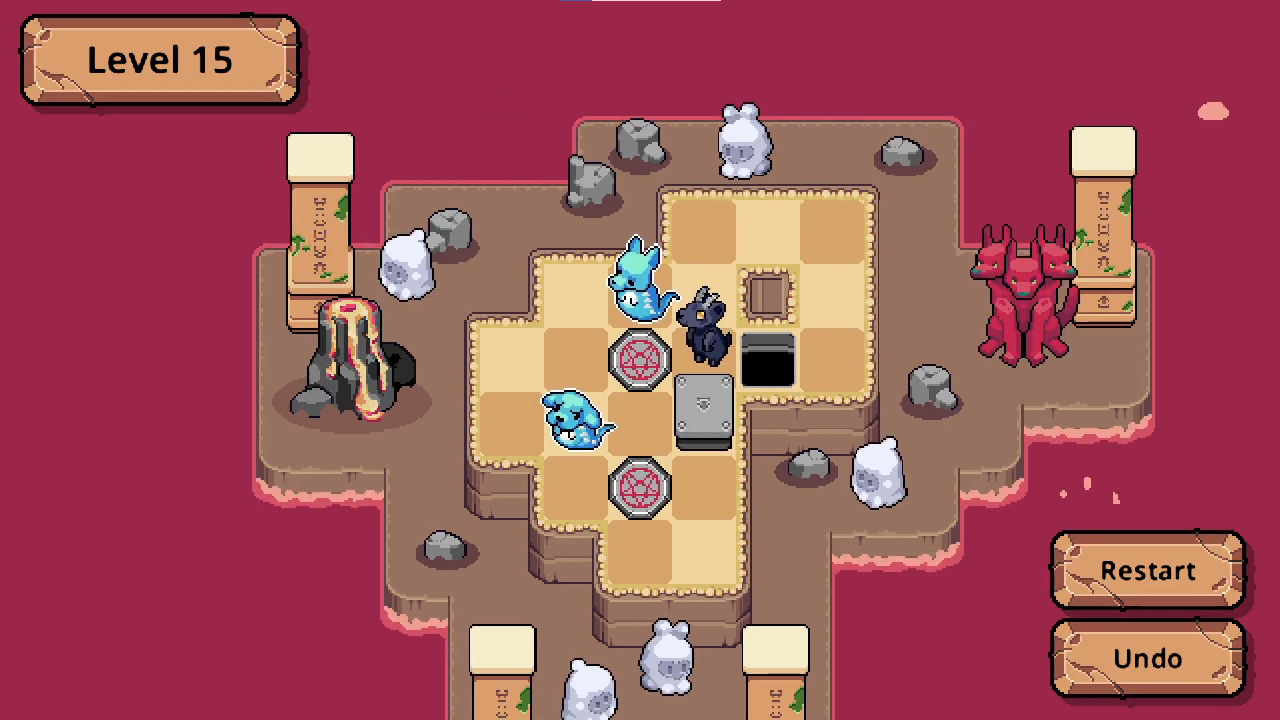Viewport: 1280px width, 720px height.
Task: Click the lower pentagram summoning circle
Action: point(640,487)
